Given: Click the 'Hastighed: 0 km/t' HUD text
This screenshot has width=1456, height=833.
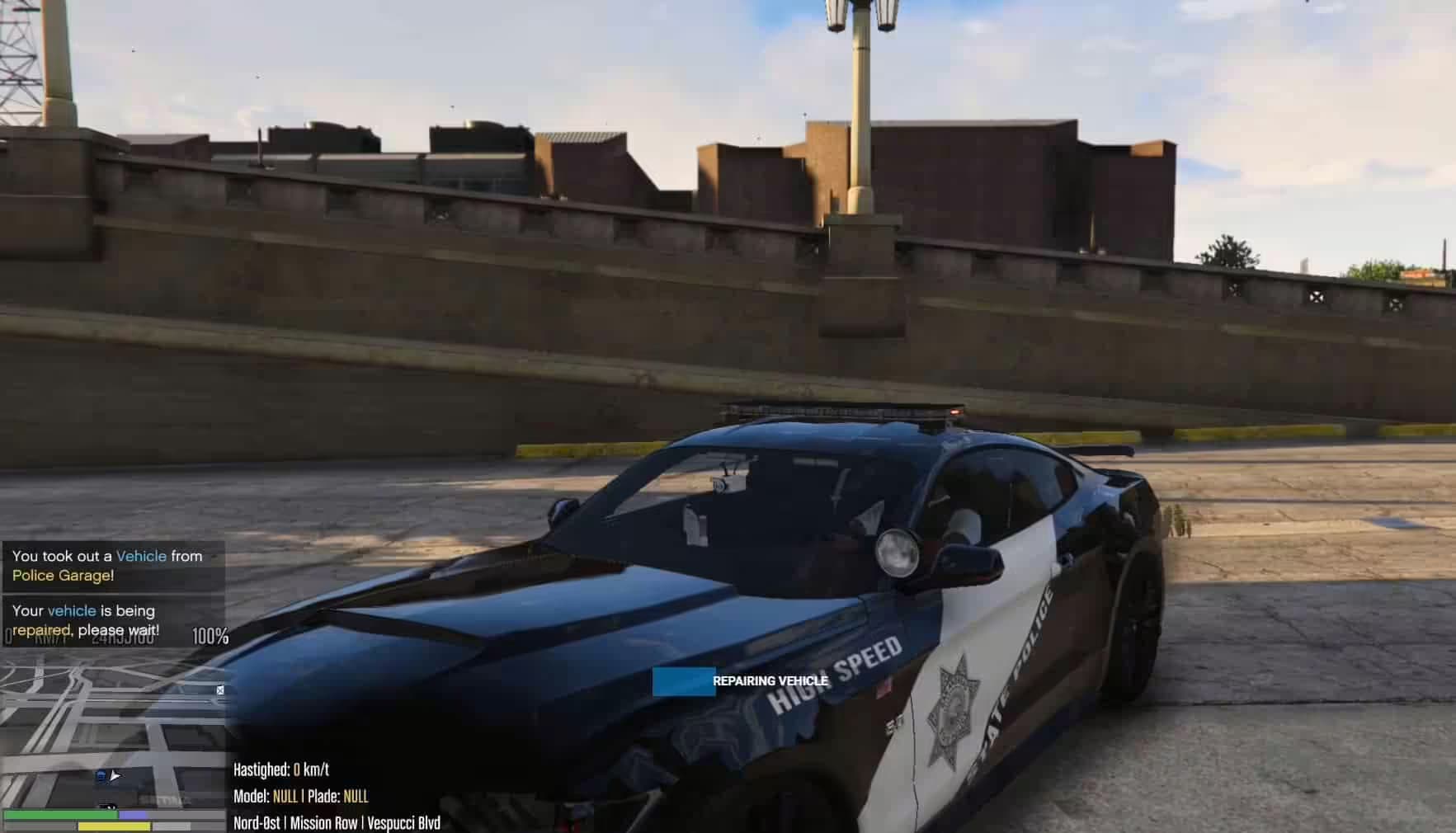Looking at the screenshot, I should (280, 769).
